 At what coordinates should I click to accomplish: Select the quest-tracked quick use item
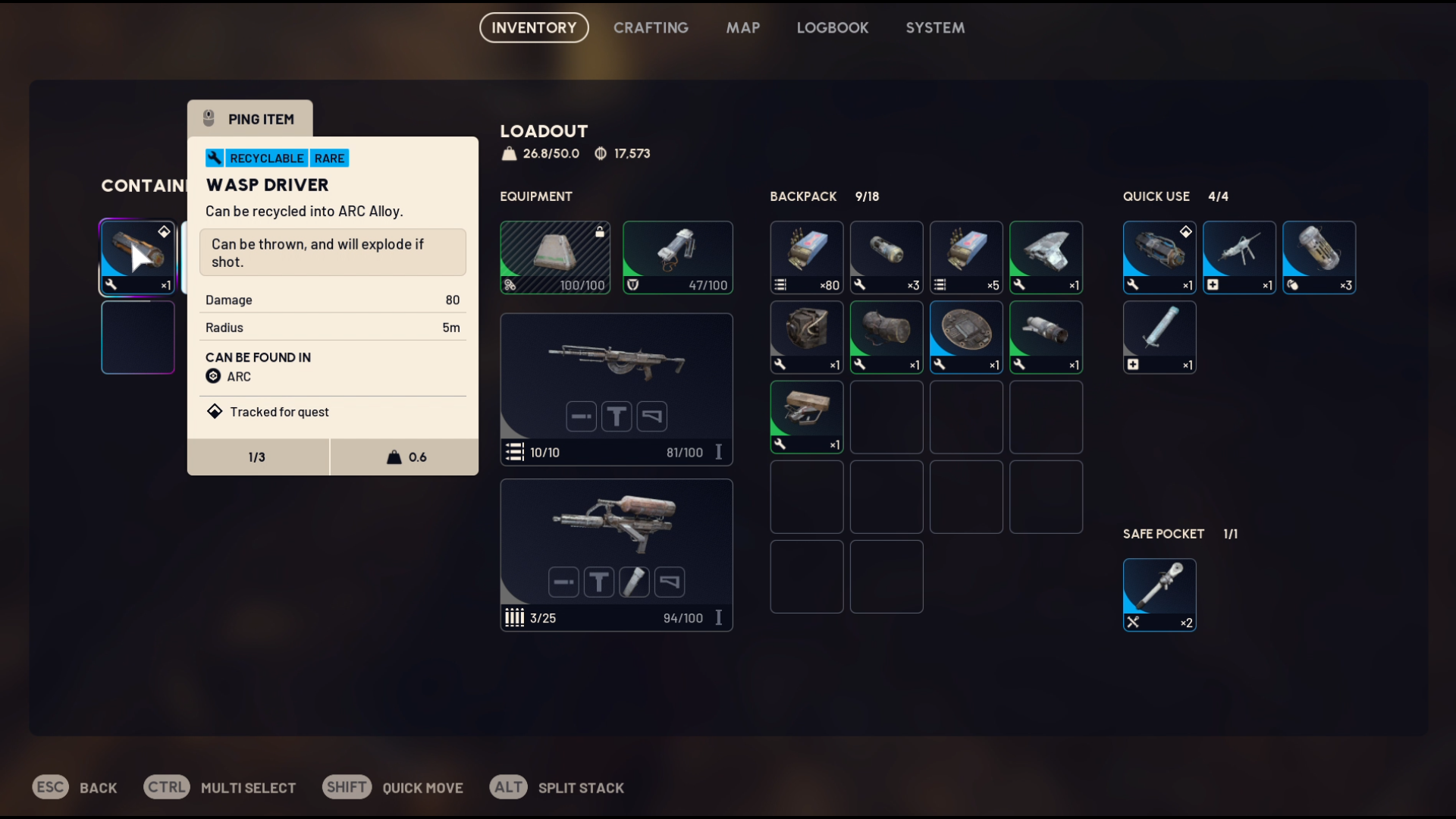coord(1159,257)
